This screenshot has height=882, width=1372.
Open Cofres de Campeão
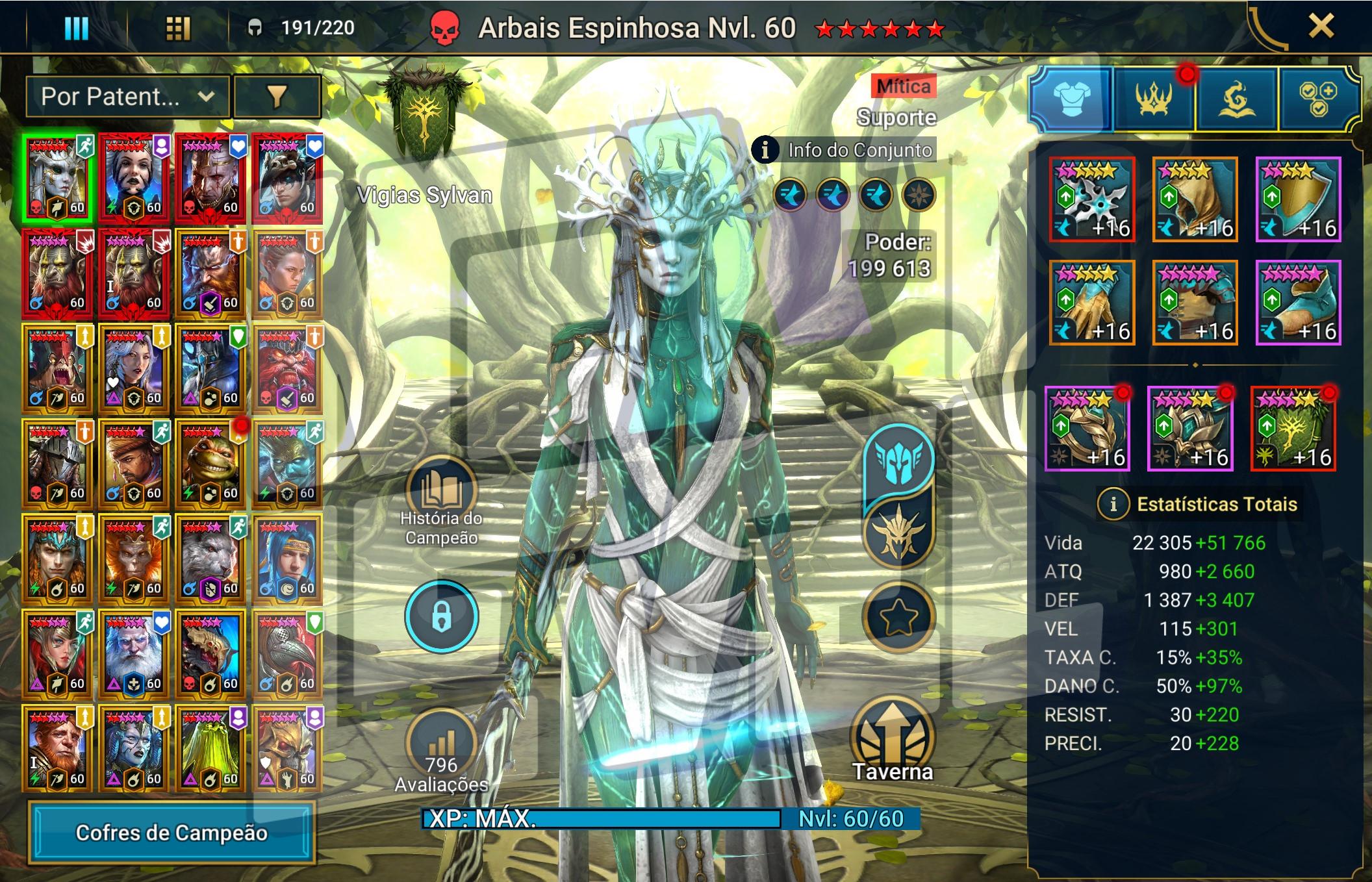(171, 833)
